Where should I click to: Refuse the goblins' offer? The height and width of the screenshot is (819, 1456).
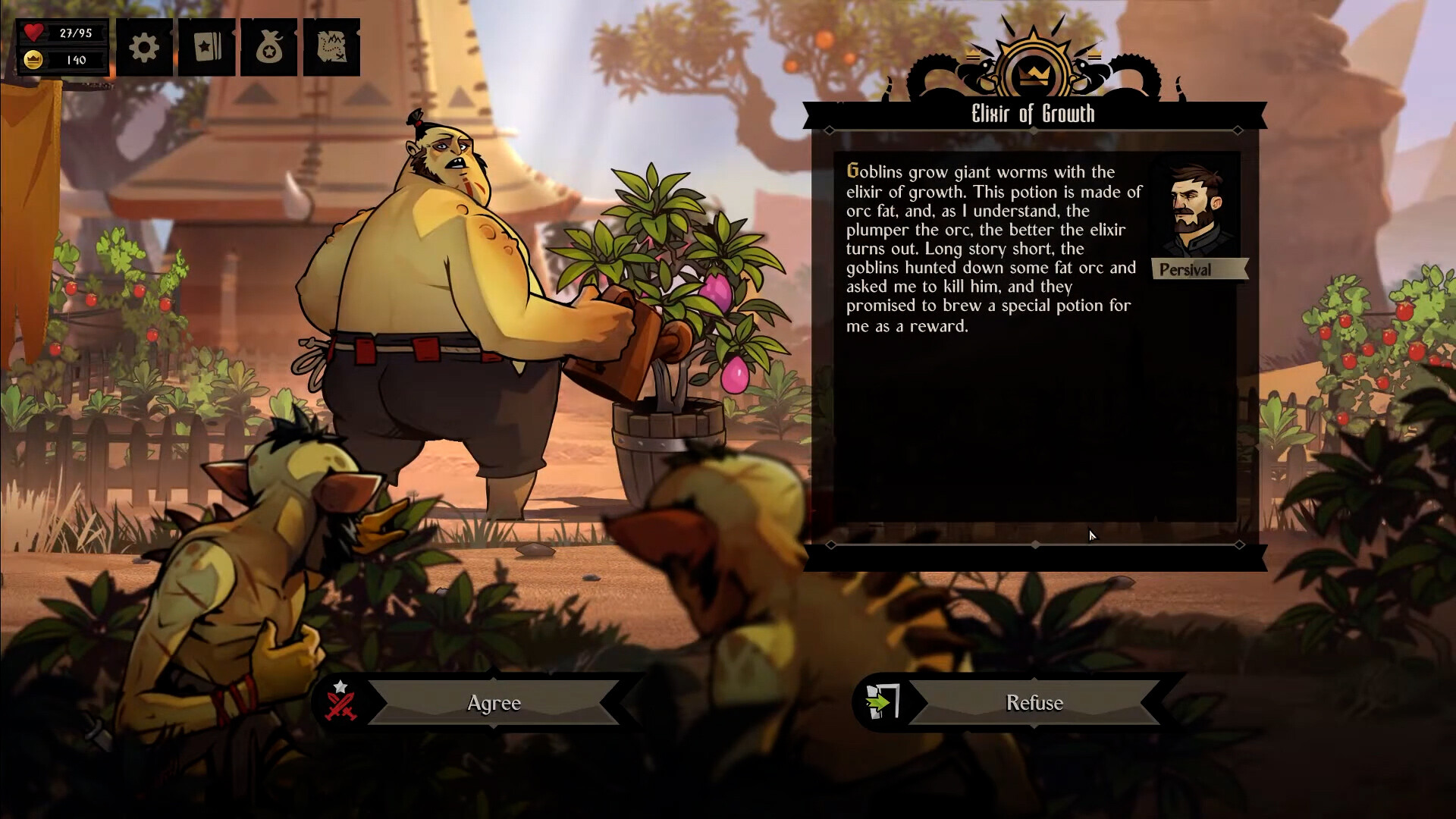tap(1034, 703)
